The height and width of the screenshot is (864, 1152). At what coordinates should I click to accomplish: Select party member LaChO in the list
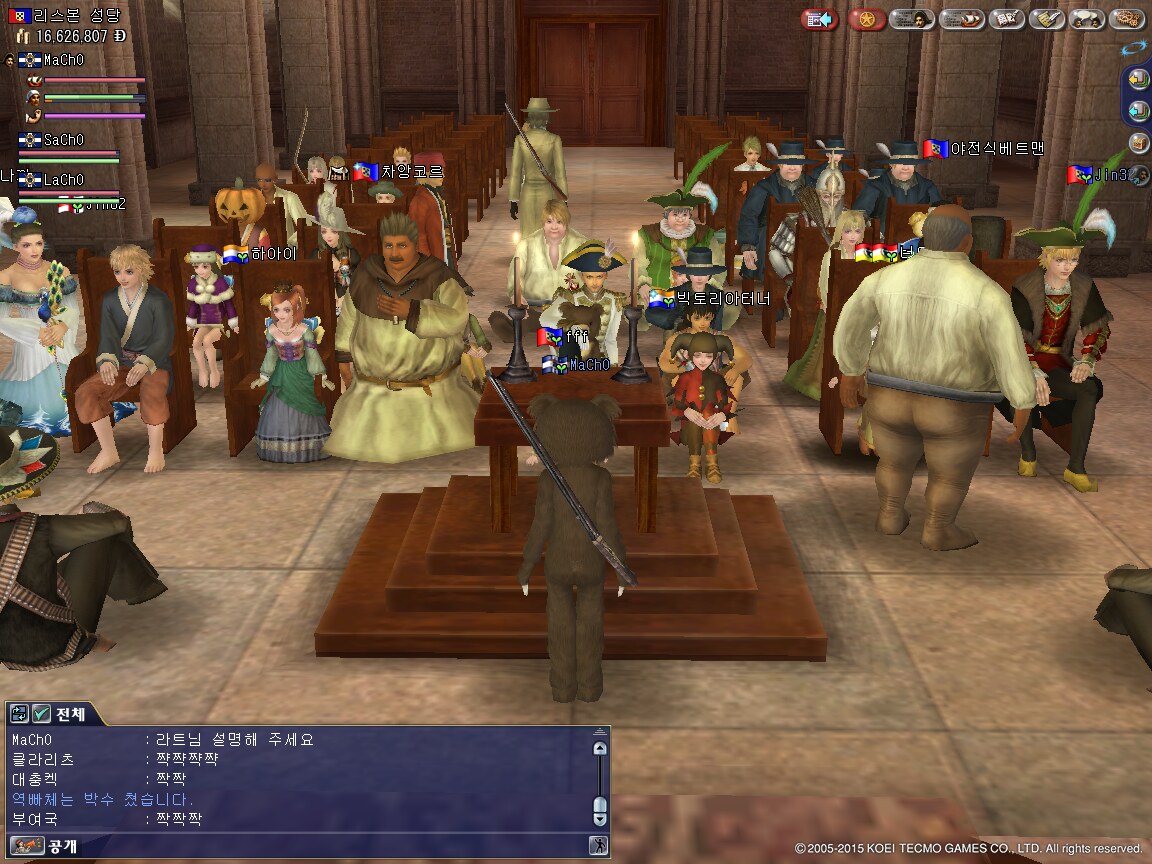point(63,180)
